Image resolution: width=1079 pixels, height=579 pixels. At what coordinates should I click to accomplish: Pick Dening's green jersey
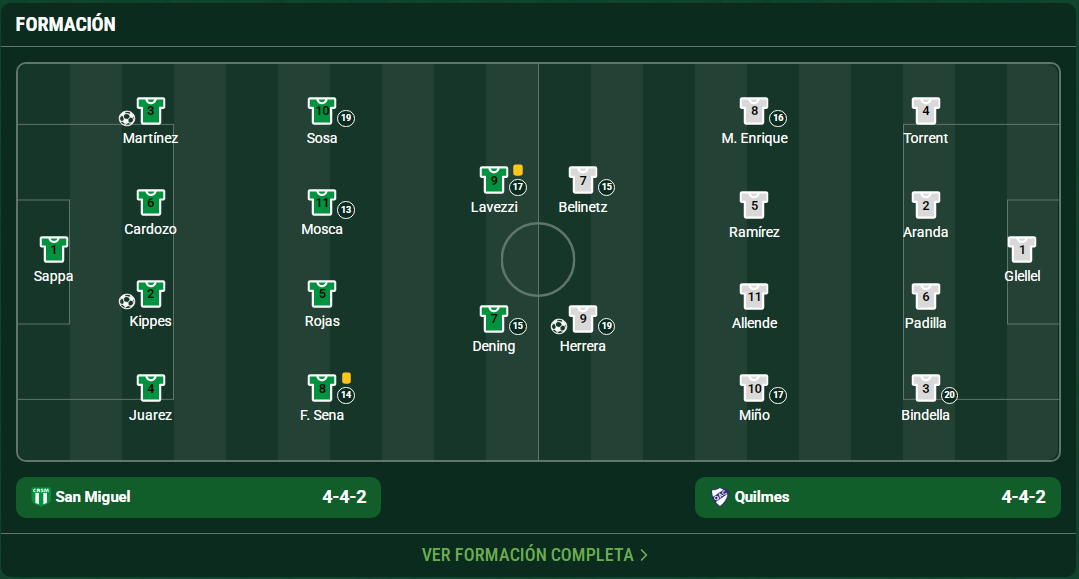tap(494, 319)
